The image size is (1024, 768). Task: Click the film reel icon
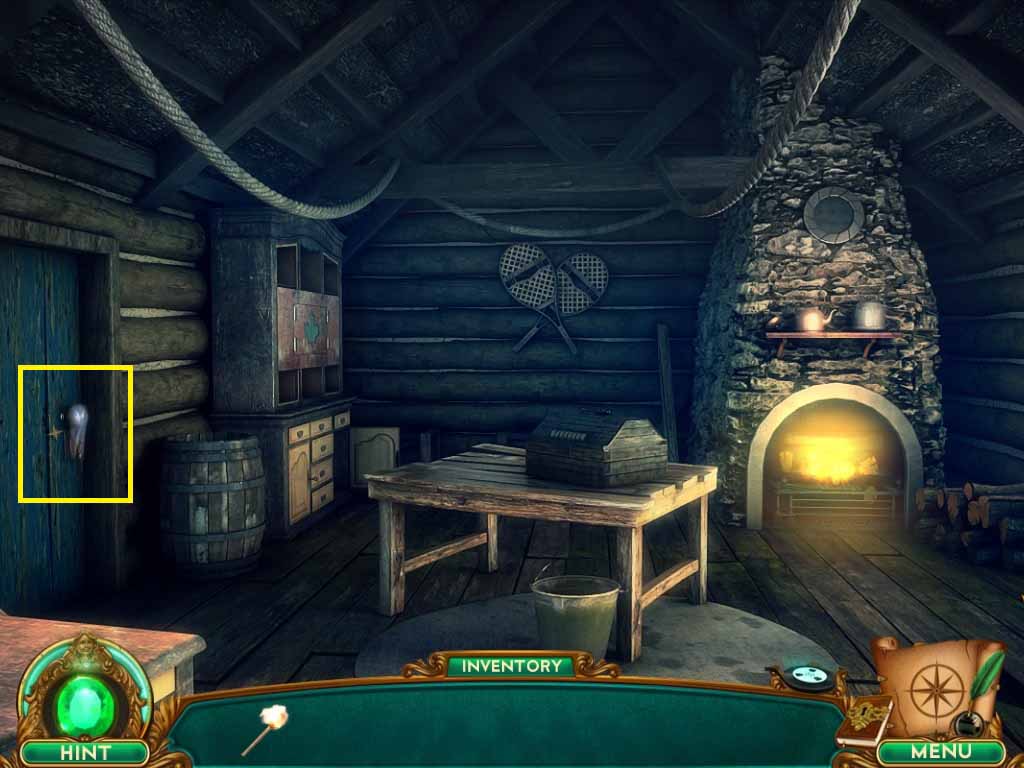pos(807,678)
